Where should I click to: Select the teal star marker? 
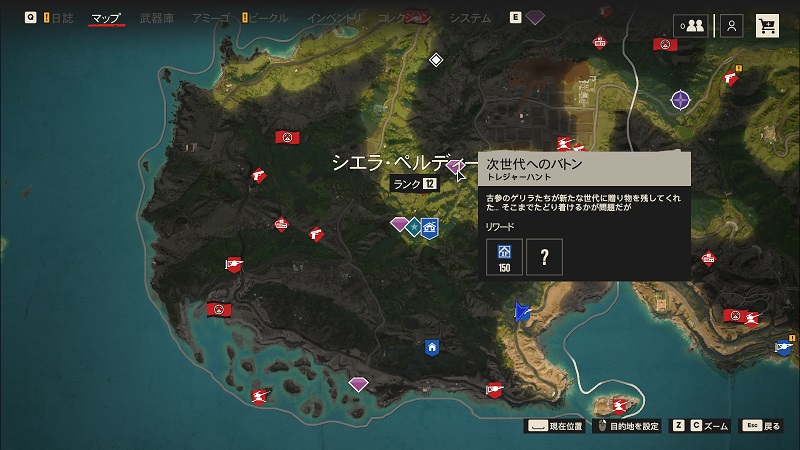pyautogui.click(x=413, y=227)
